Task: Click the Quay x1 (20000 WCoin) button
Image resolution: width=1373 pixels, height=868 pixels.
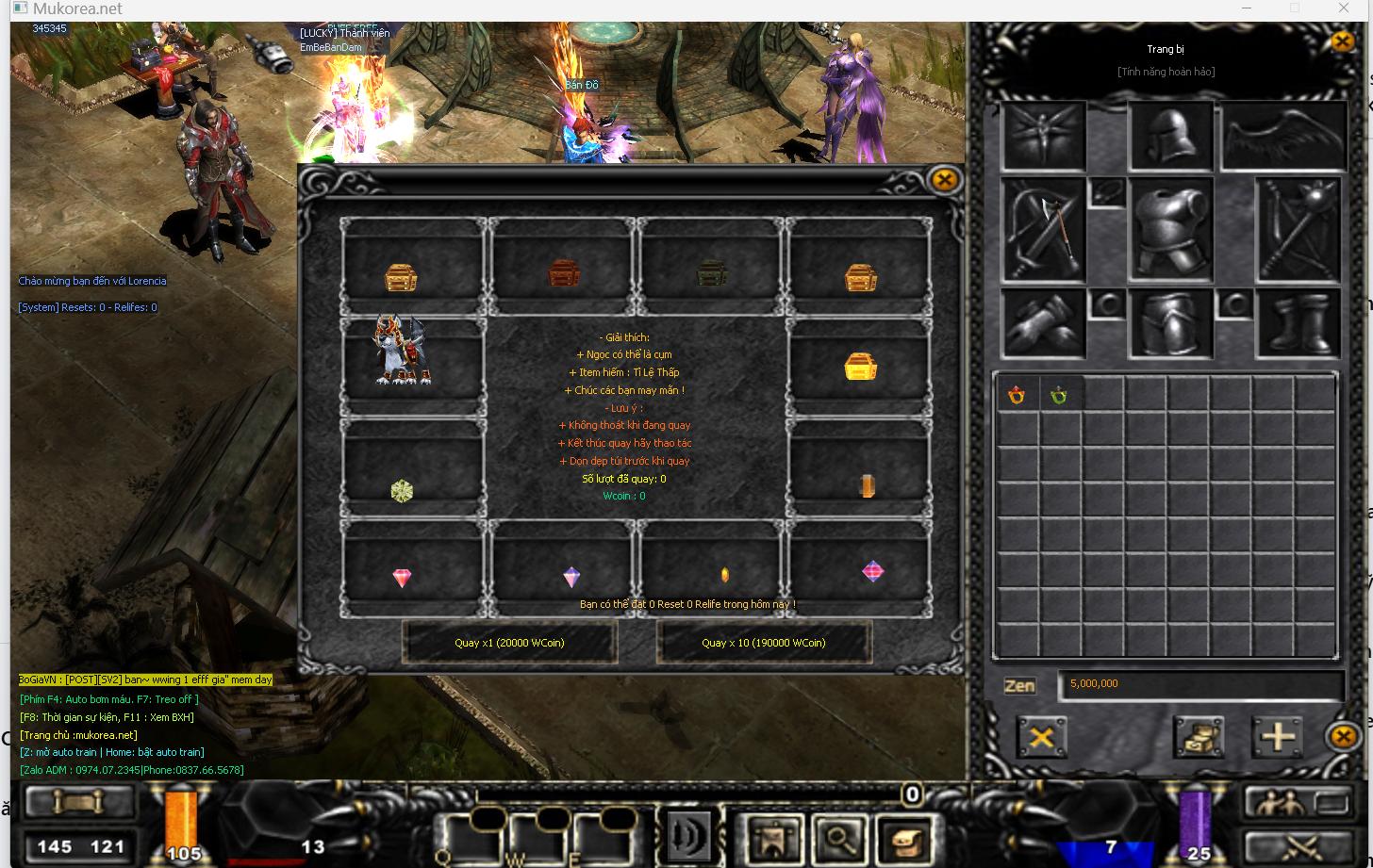Action: 509,643
